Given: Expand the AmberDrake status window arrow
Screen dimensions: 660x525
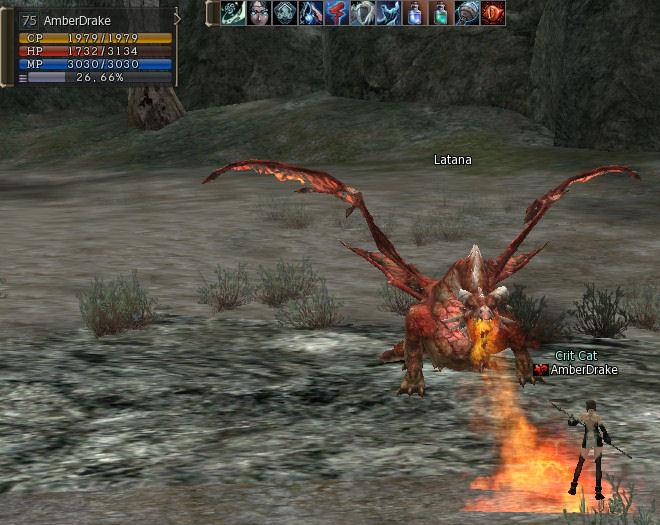Looking at the screenshot, I should tap(178, 18).
